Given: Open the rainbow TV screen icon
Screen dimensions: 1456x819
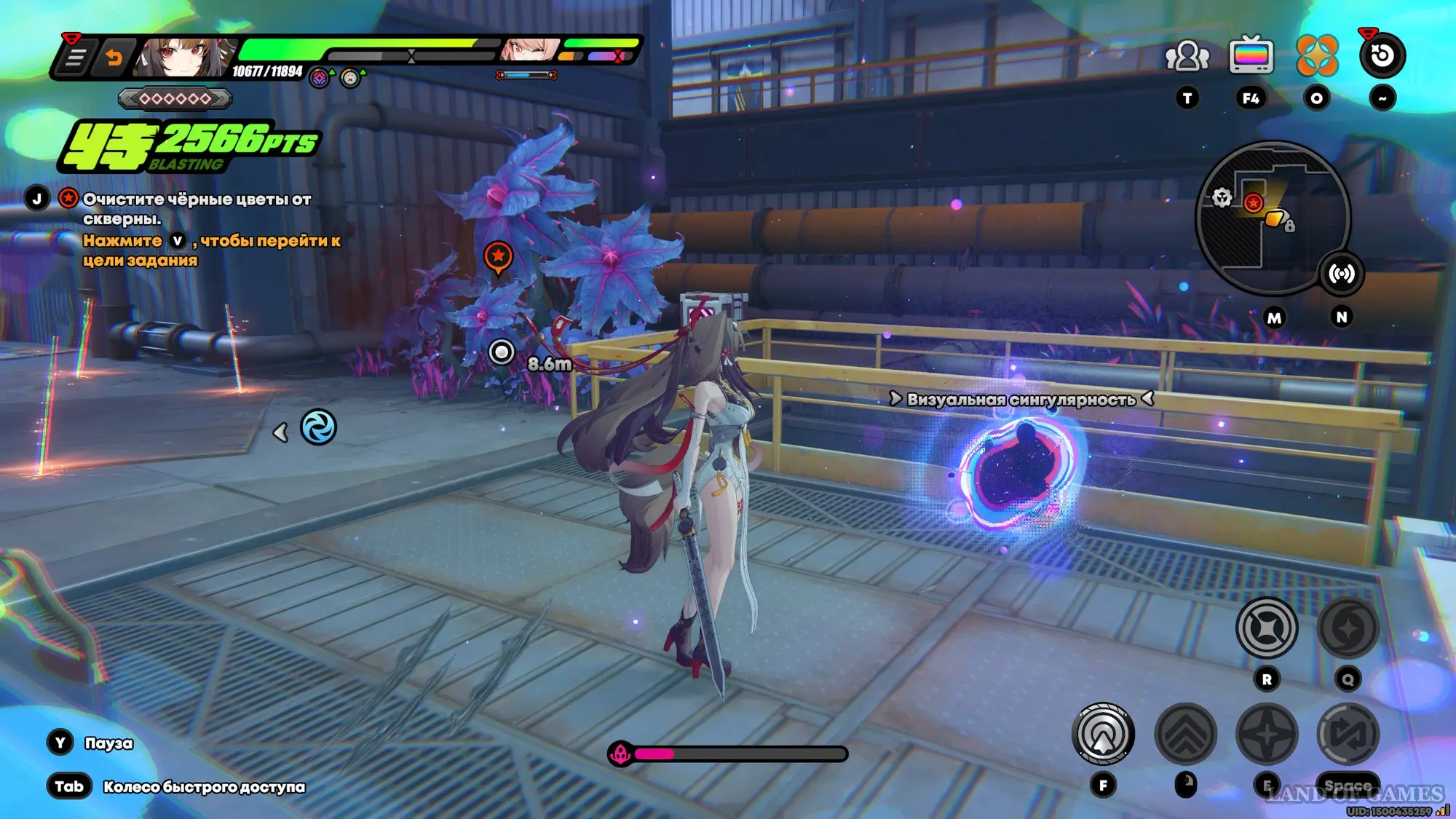Looking at the screenshot, I should [x=1251, y=56].
